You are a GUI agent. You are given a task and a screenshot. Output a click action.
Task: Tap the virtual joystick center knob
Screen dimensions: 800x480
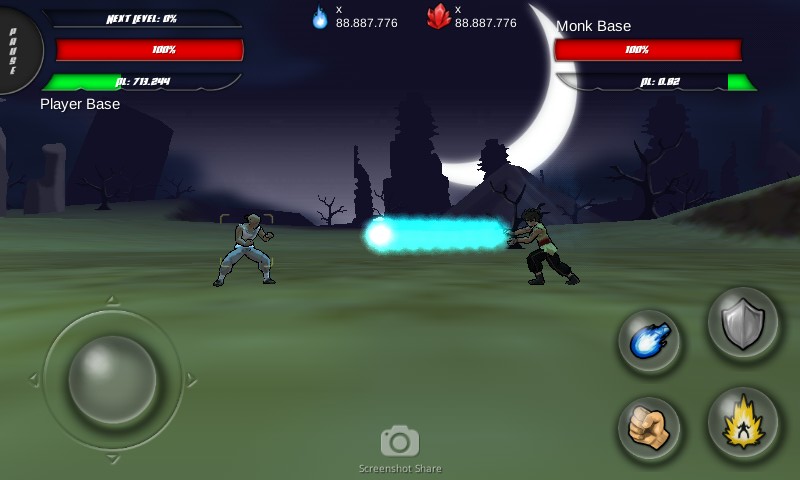(112, 380)
